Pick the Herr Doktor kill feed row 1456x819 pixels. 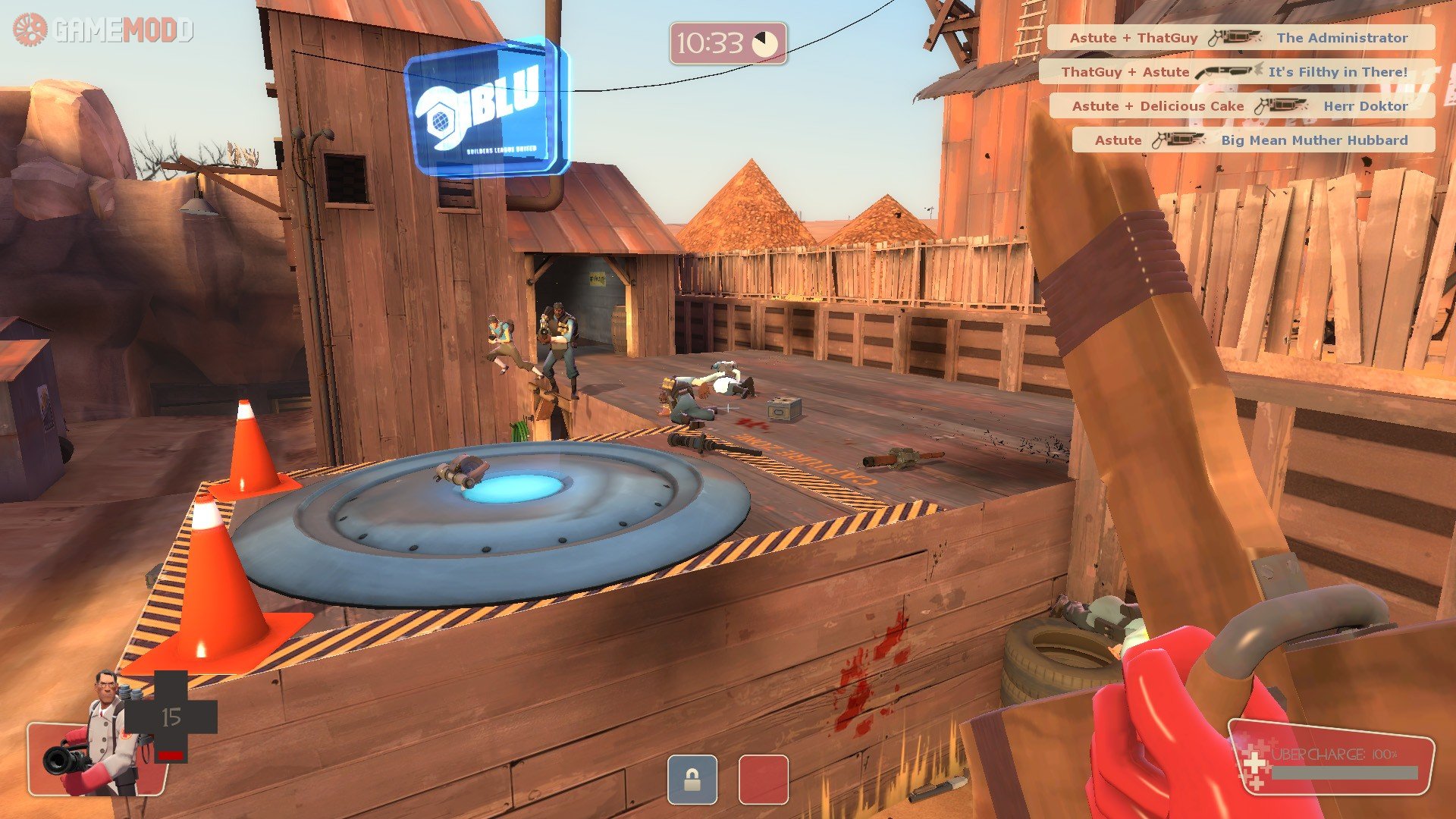[x=1241, y=106]
